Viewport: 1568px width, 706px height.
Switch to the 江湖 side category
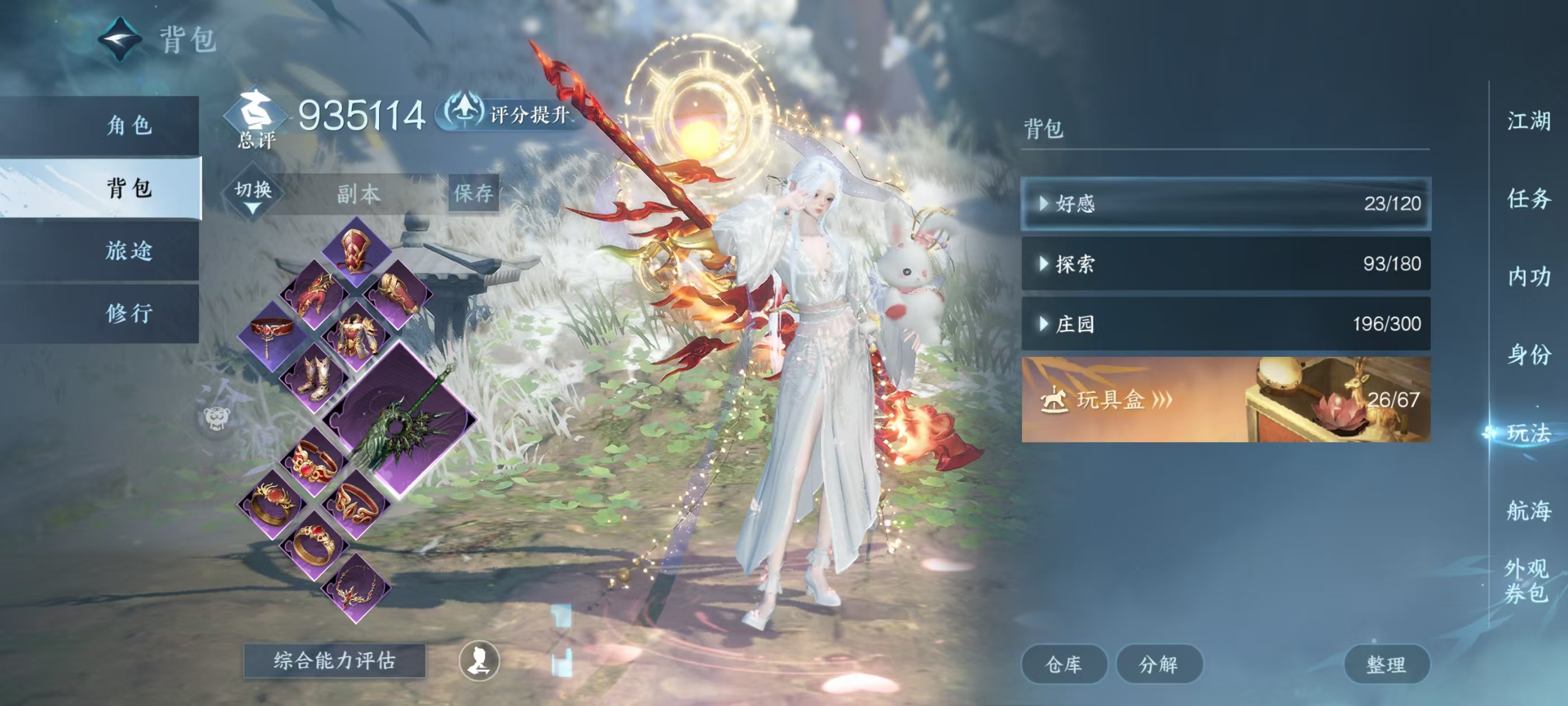coord(1528,120)
